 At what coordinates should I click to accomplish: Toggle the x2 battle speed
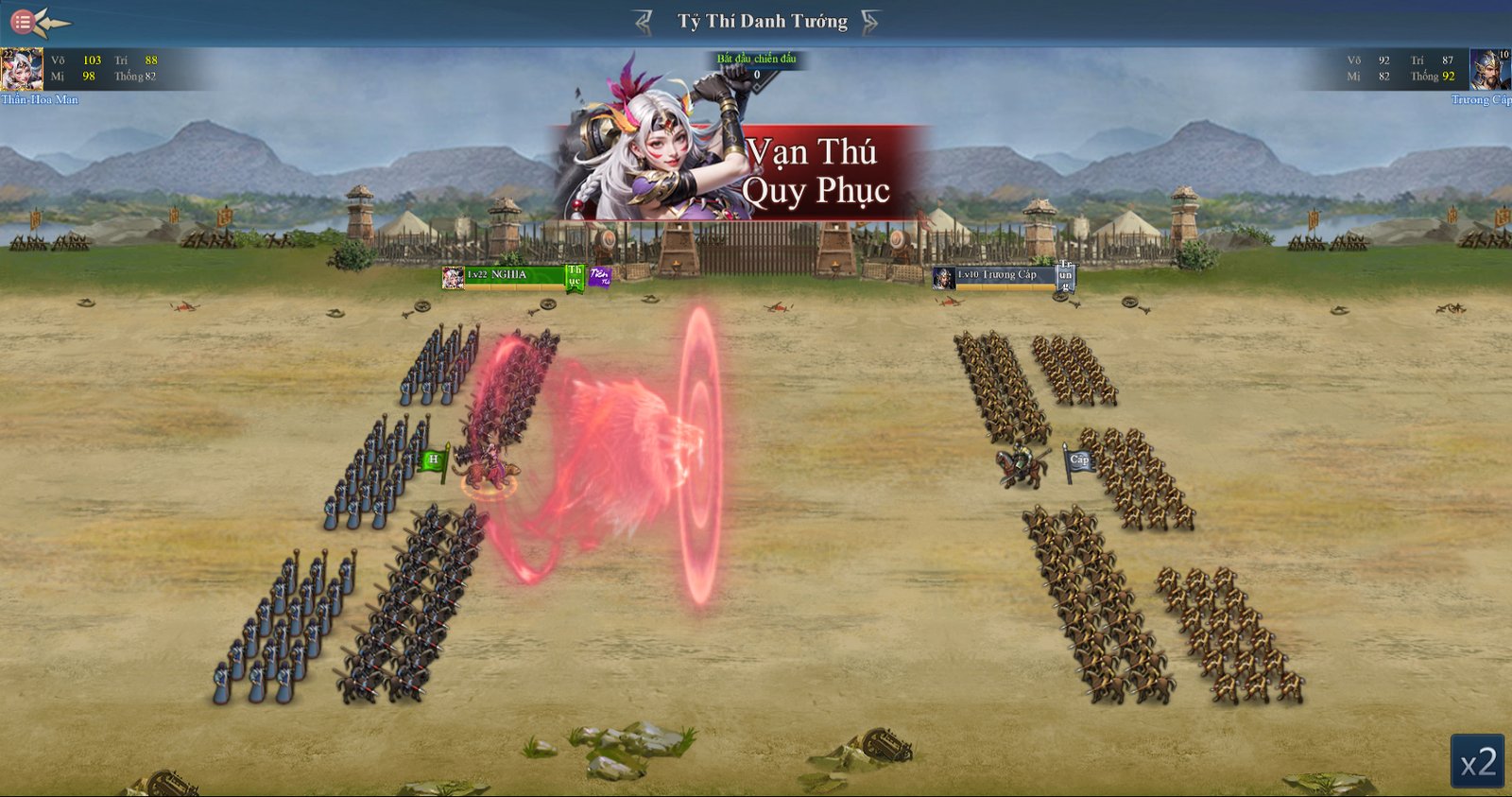[x=1478, y=762]
